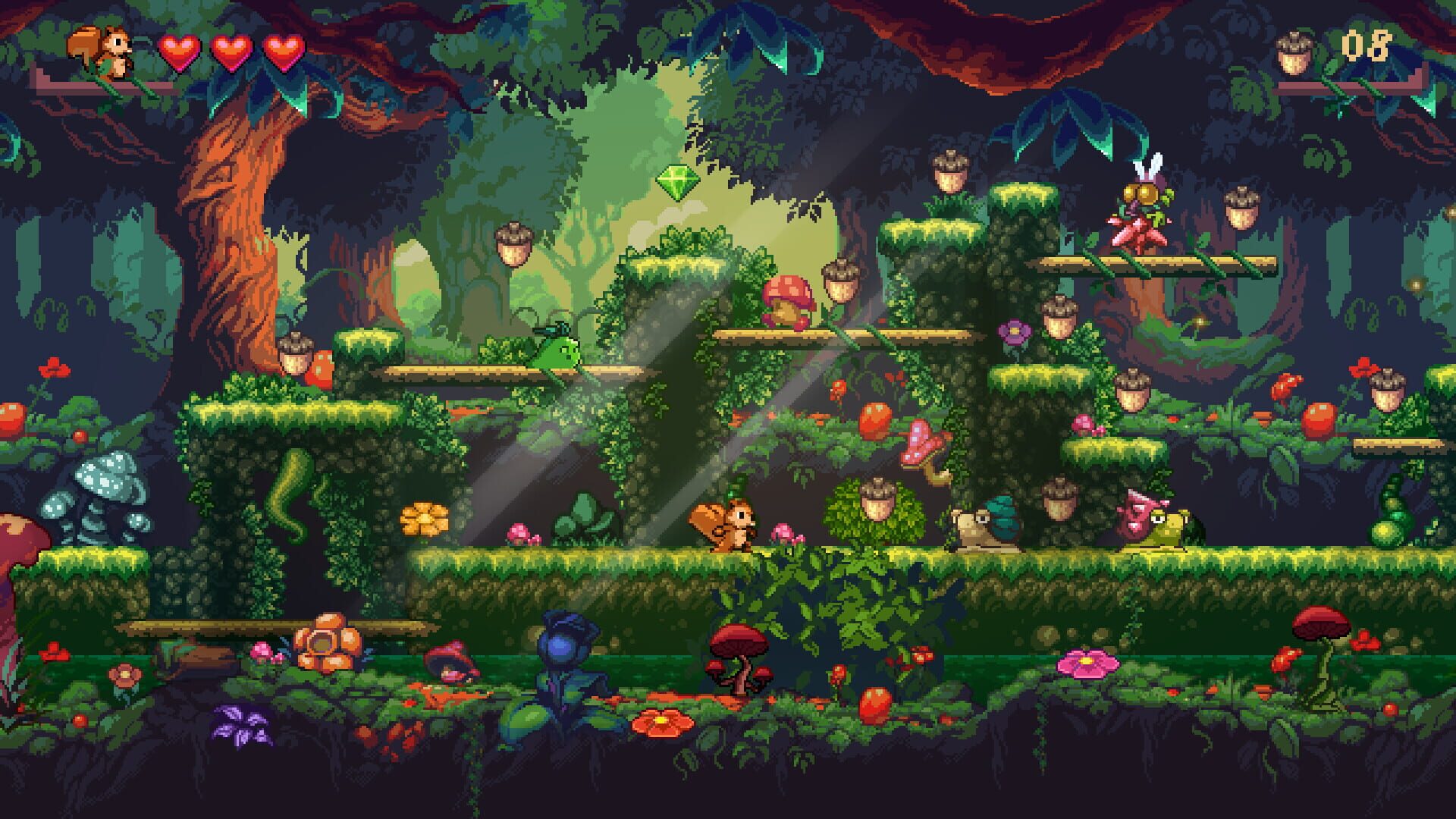Toggle the red mushroom enemy on the wooden platform
The width and height of the screenshot is (1456, 819).
786,300
